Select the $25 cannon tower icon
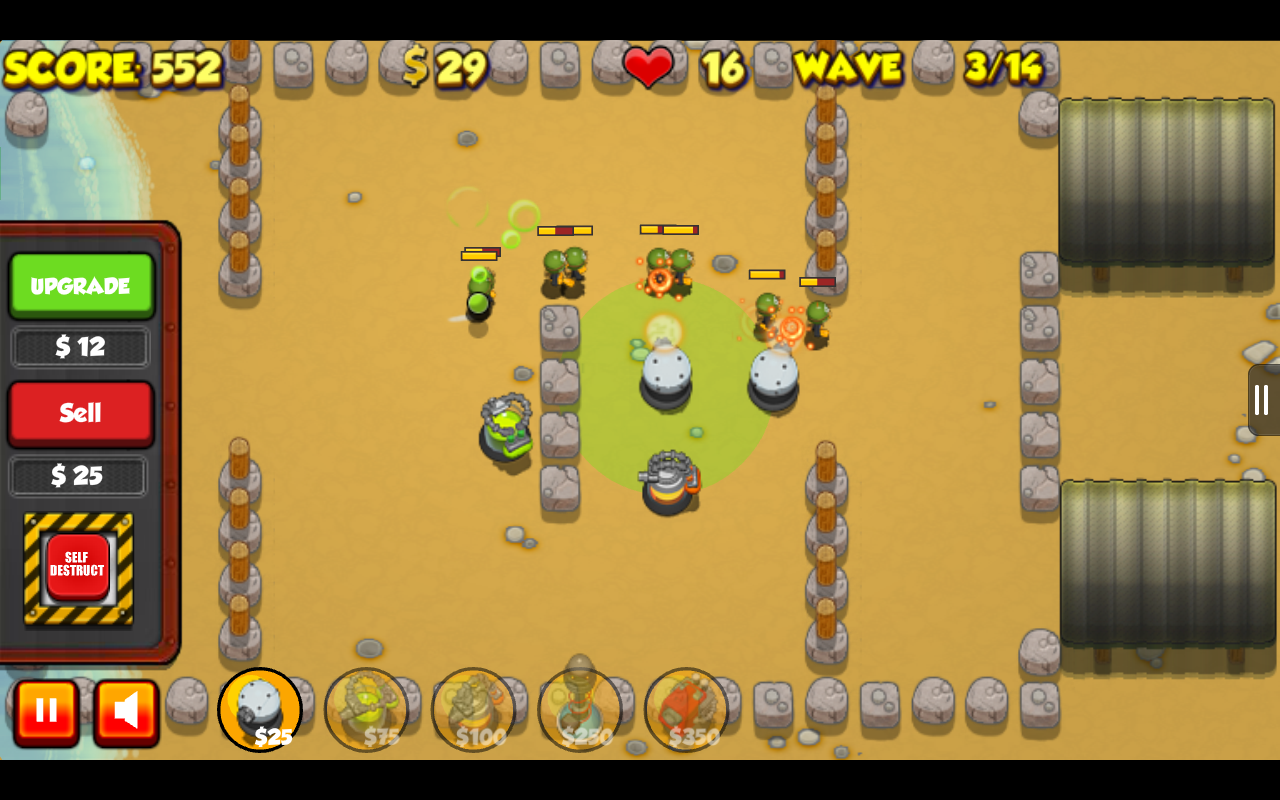Viewport: 1280px width, 800px height. 261,710
